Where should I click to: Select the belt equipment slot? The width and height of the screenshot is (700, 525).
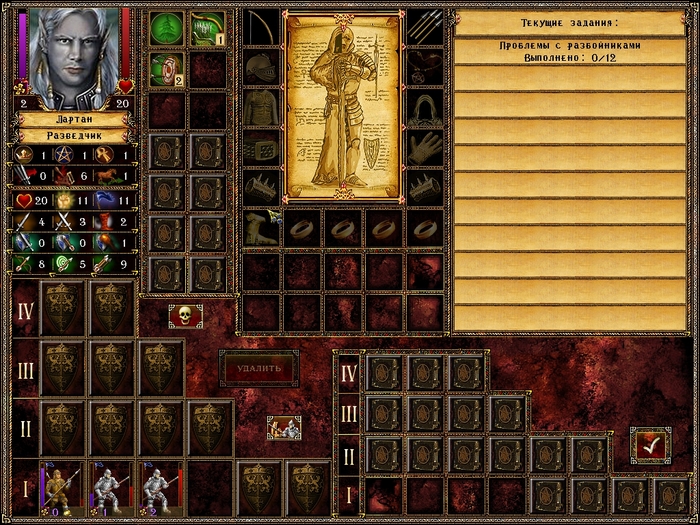coord(262,147)
